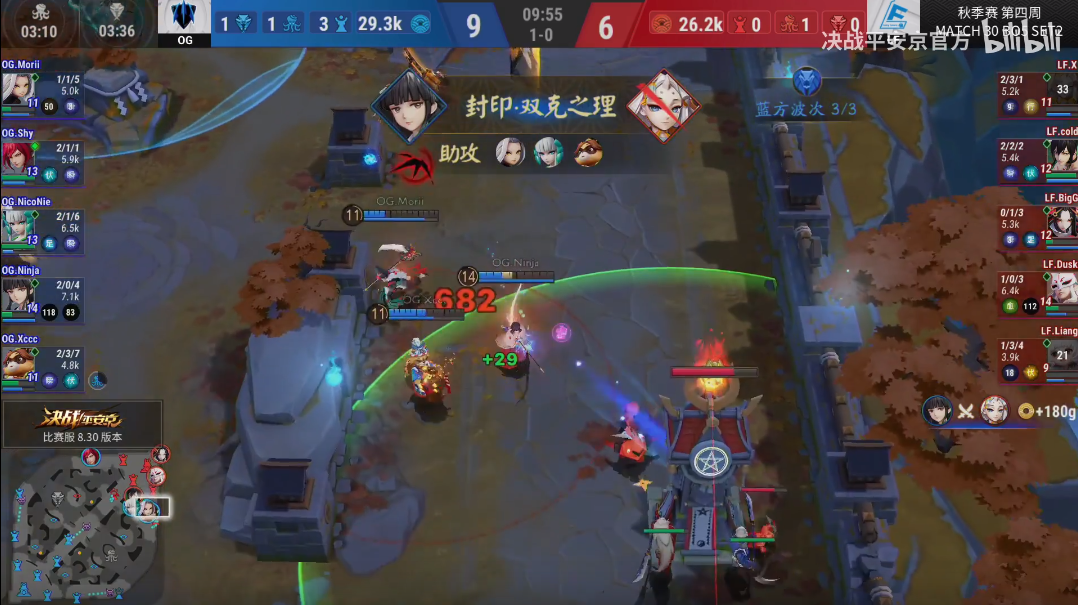The width and height of the screenshot is (1078, 605).
Task: Select the tanuki assist icon in banner
Action: point(586,153)
